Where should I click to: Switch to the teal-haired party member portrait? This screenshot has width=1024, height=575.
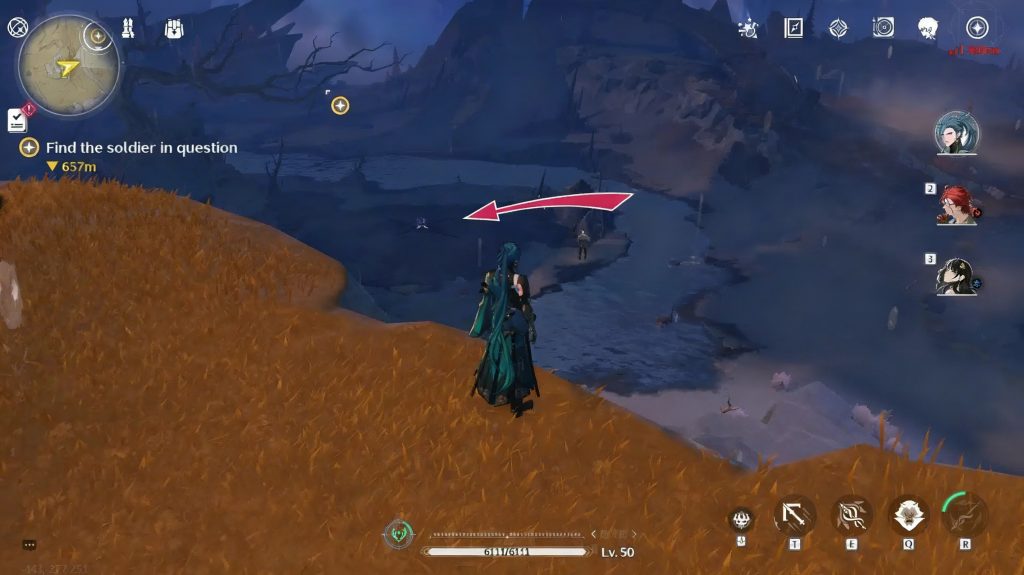(x=956, y=133)
